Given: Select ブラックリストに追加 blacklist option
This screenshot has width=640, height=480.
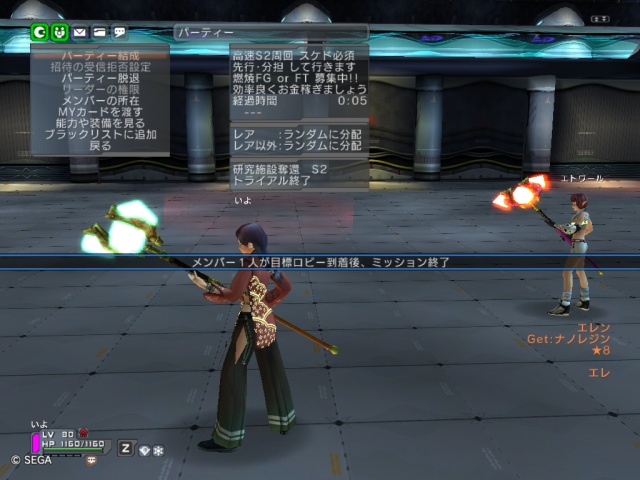Looking at the screenshot, I should tap(99, 134).
